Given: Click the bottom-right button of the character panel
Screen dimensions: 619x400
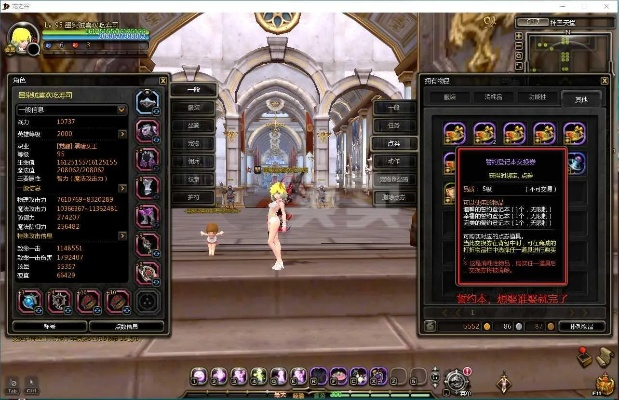Looking at the screenshot, I should (126, 326).
